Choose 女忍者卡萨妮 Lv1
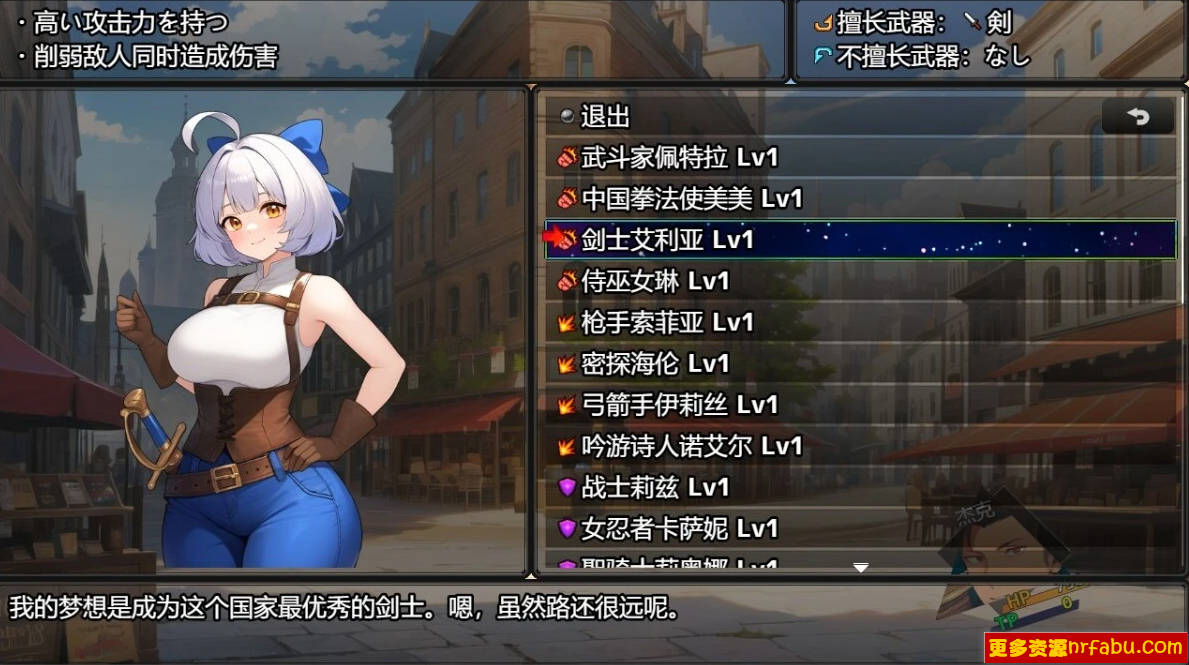This screenshot has height=665, width=1189. (679, 529)
